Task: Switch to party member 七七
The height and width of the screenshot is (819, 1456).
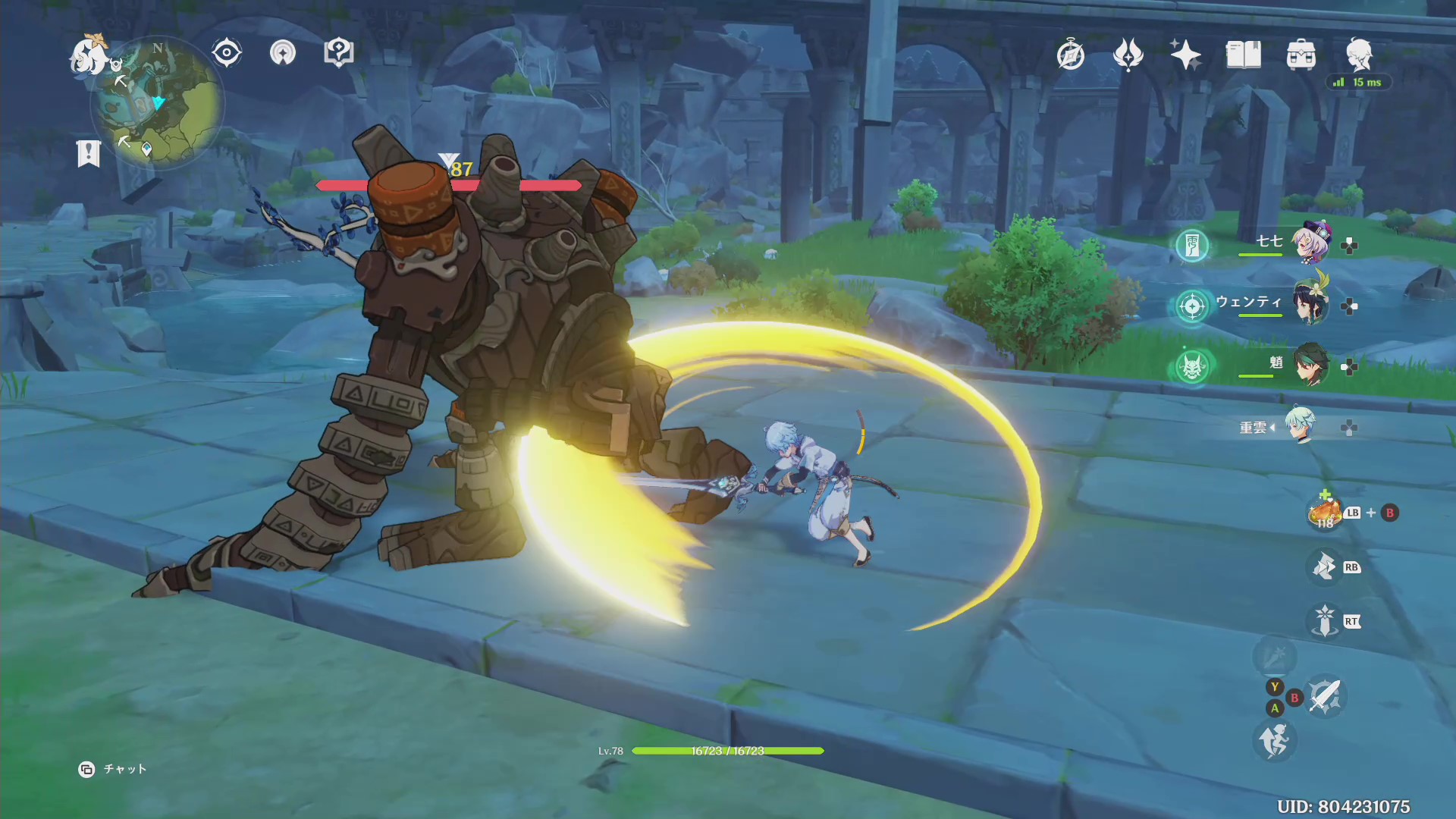Action: pos(1311,243)
